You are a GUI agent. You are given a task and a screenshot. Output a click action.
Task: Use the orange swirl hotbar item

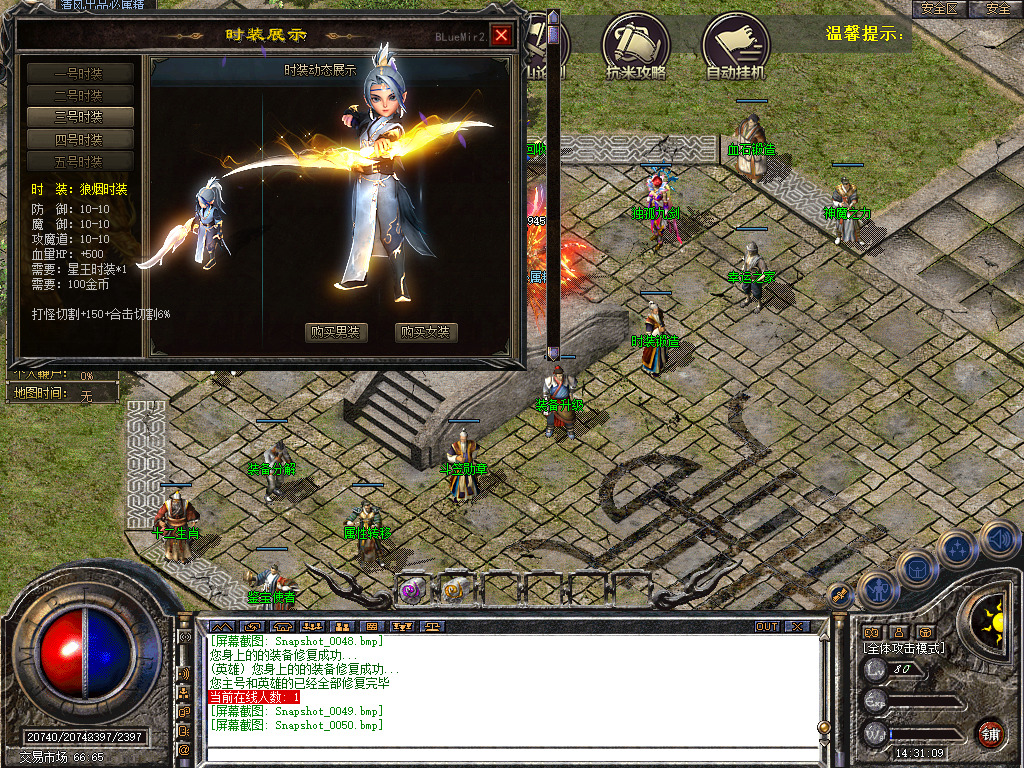pyautogui.click(x=455, y=591)
